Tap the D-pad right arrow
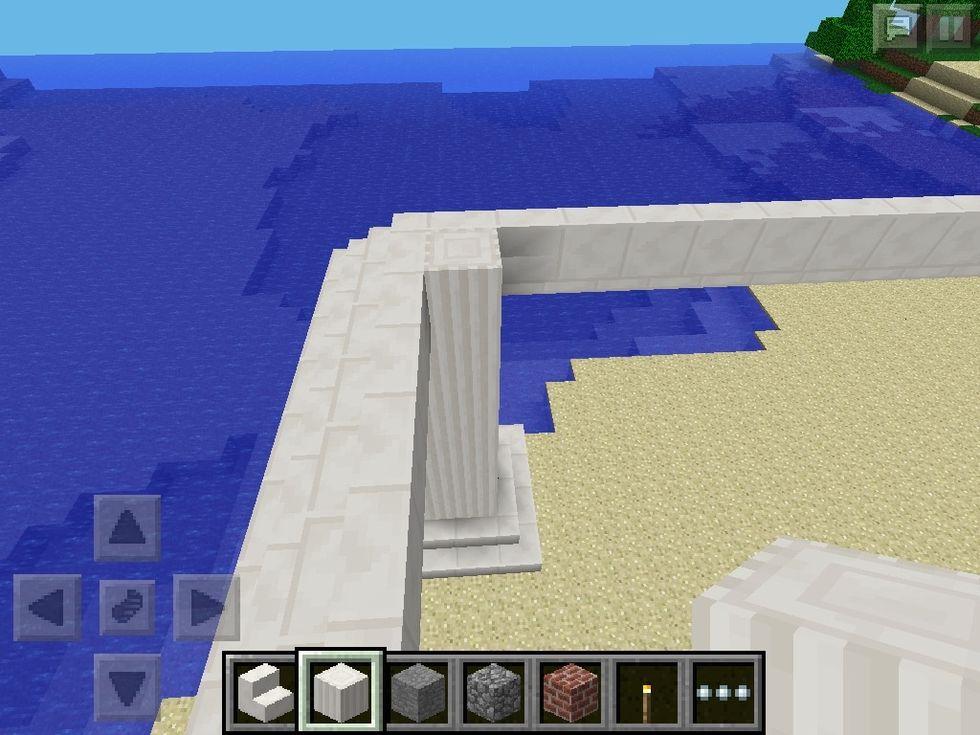Viewport: 980px width, 735px height. [x=207, y=607]
